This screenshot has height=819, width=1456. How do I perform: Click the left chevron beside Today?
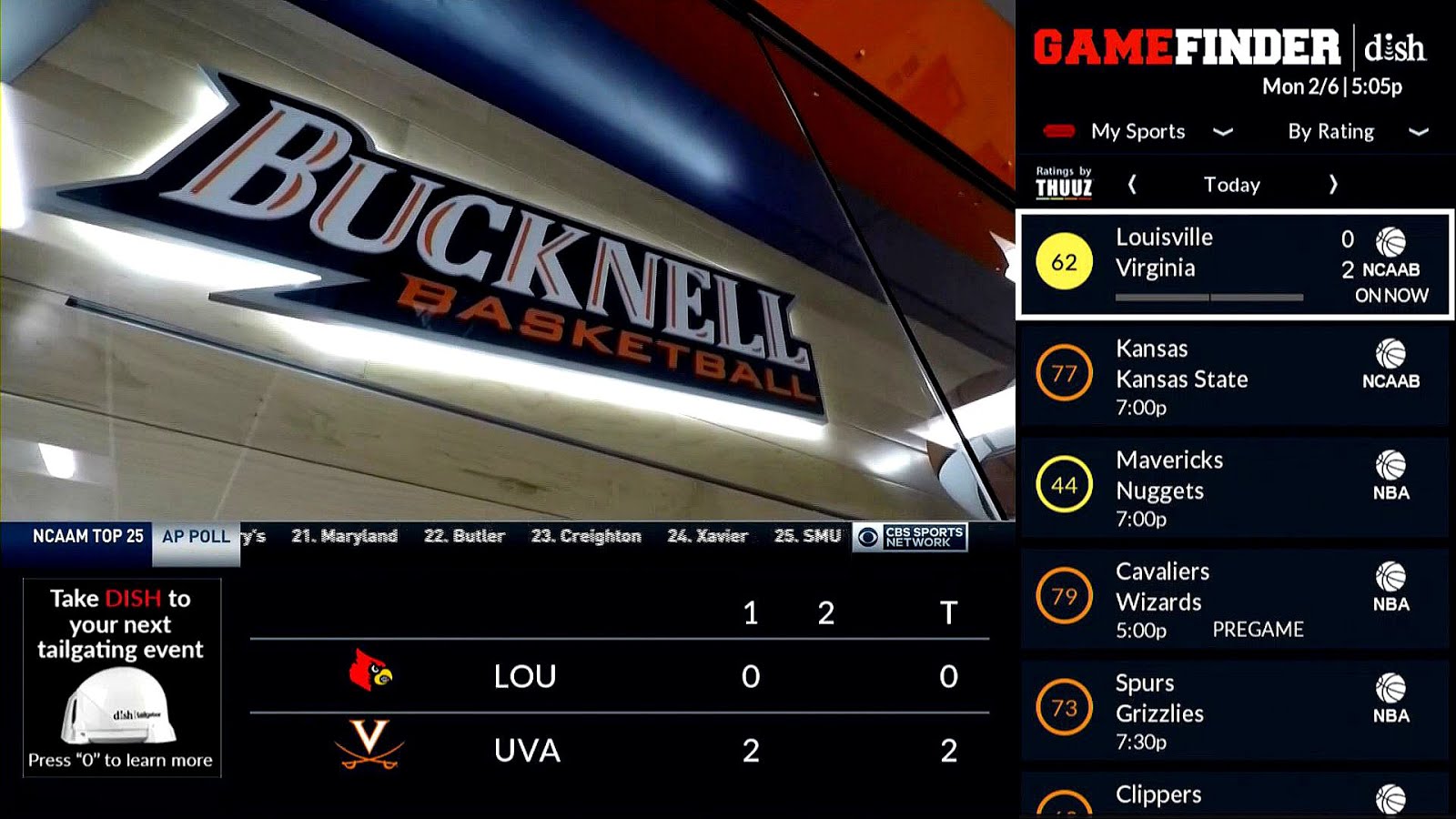(x=1131, y=184)
